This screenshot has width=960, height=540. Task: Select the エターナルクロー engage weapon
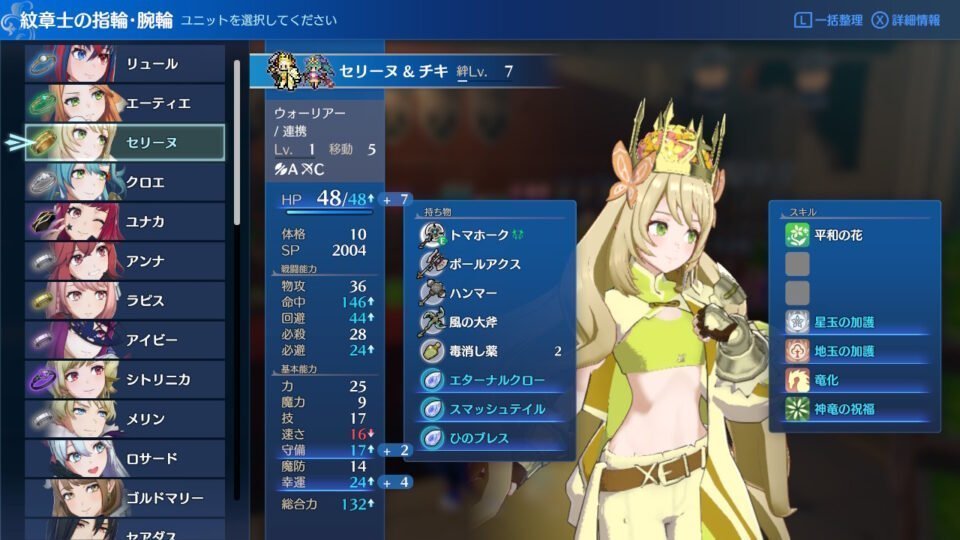coord(495,381)
